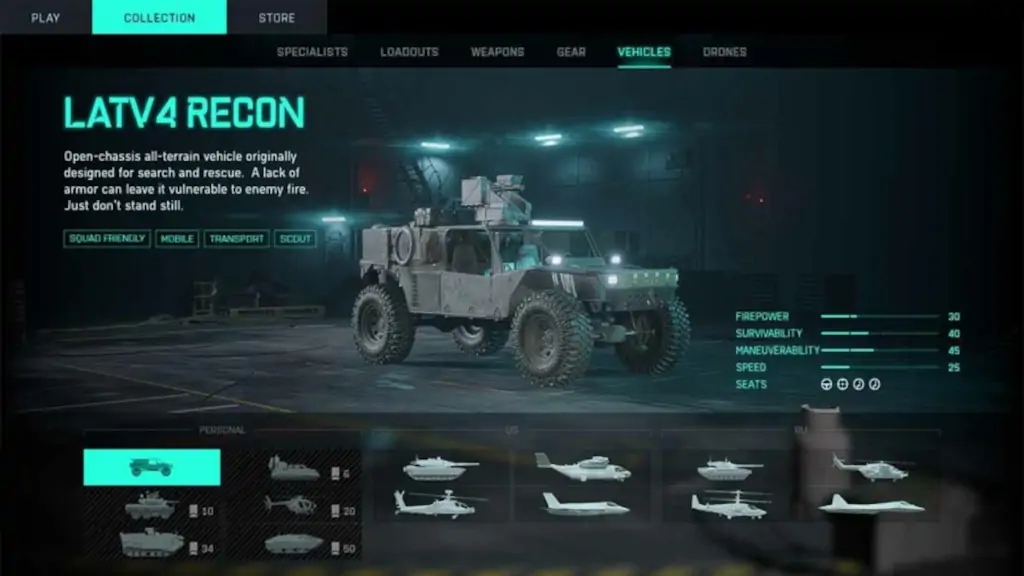Choose the hovercraft locked at level 6
This screenshot has width=1024, height=576.
[295, 469]
